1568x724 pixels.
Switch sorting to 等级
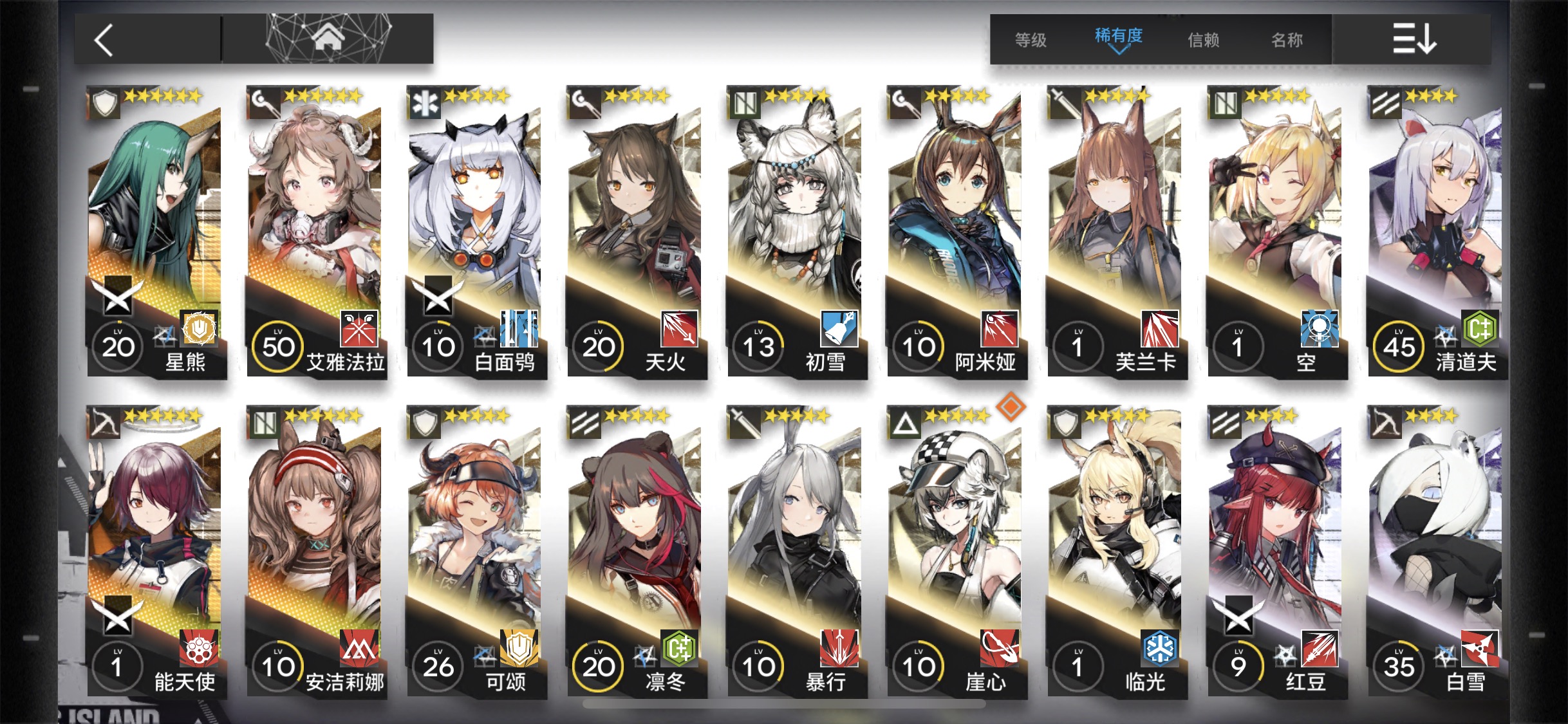click(1031, 40)
